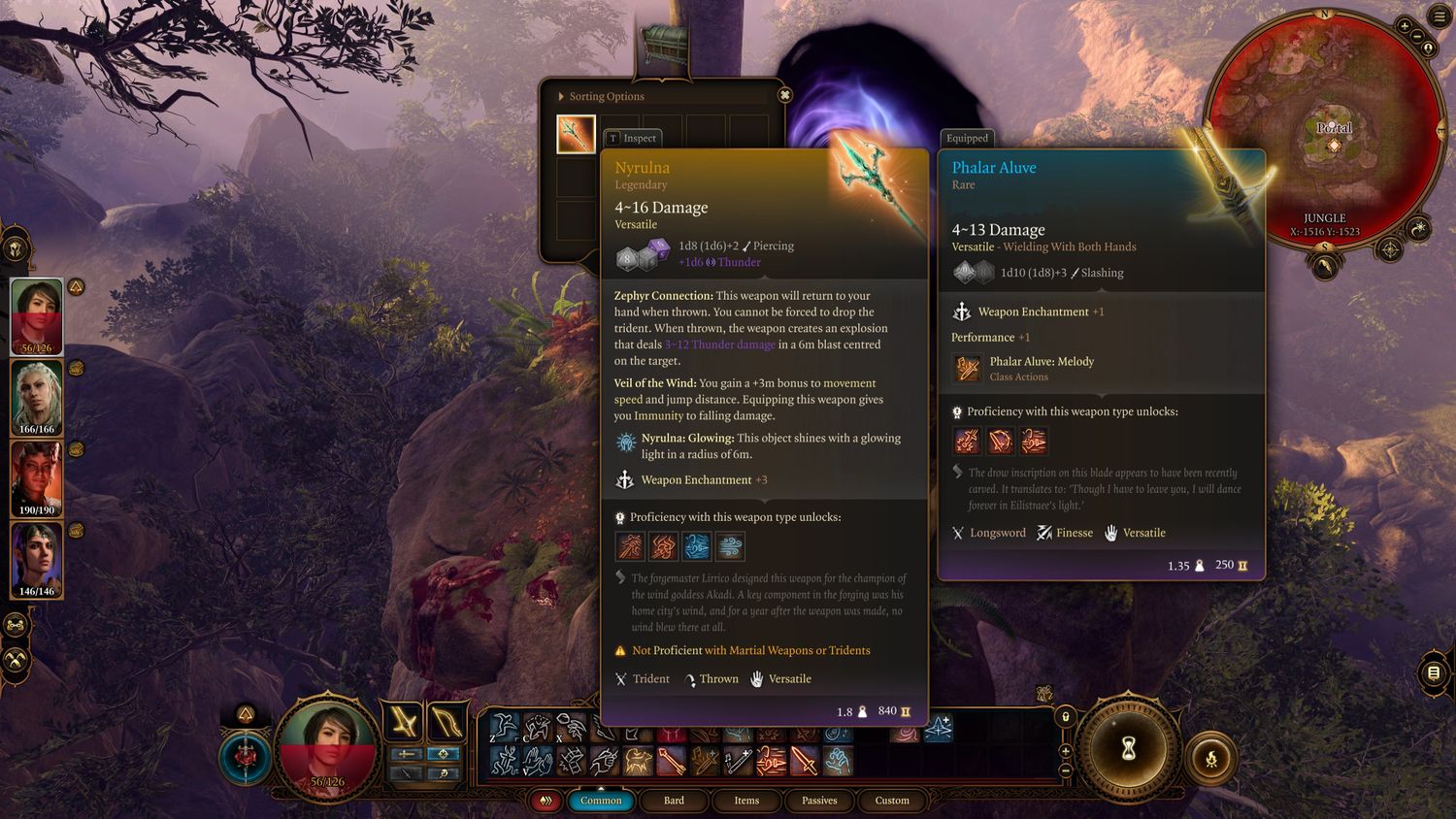Select the Common hotbar tab
1456x819 pixels.
pyautogui.click(x=601, y=801)
